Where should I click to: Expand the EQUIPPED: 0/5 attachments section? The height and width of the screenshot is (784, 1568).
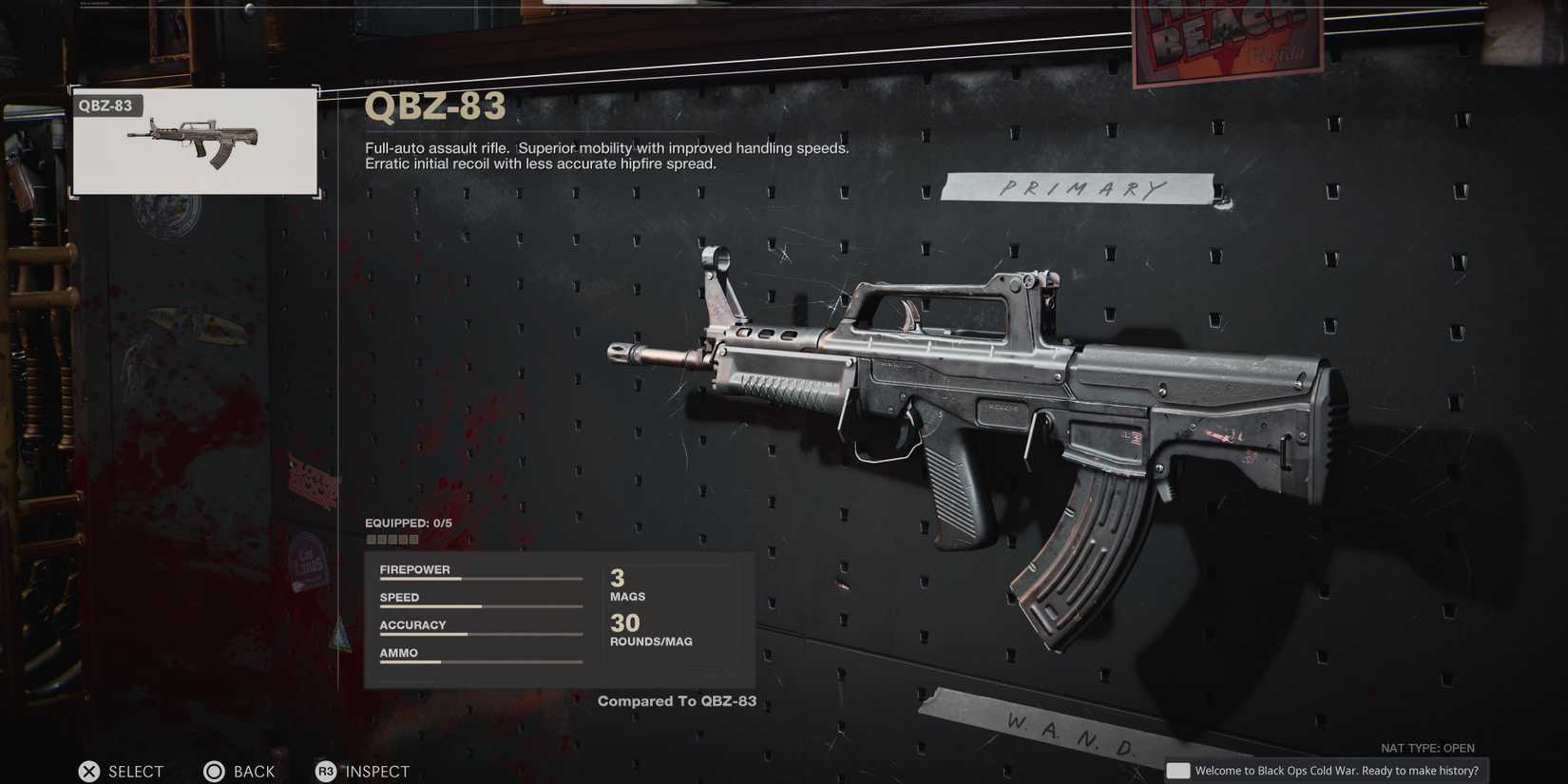click(x=409, y=523)
